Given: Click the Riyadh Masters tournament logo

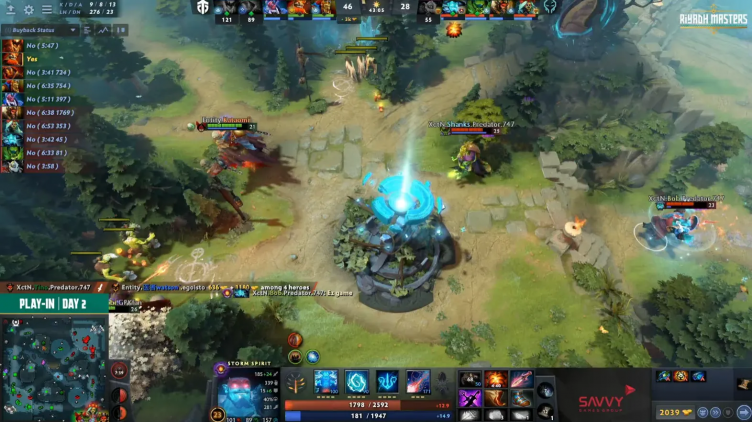Looking at the screenshot, I should (x=713, y=18).
